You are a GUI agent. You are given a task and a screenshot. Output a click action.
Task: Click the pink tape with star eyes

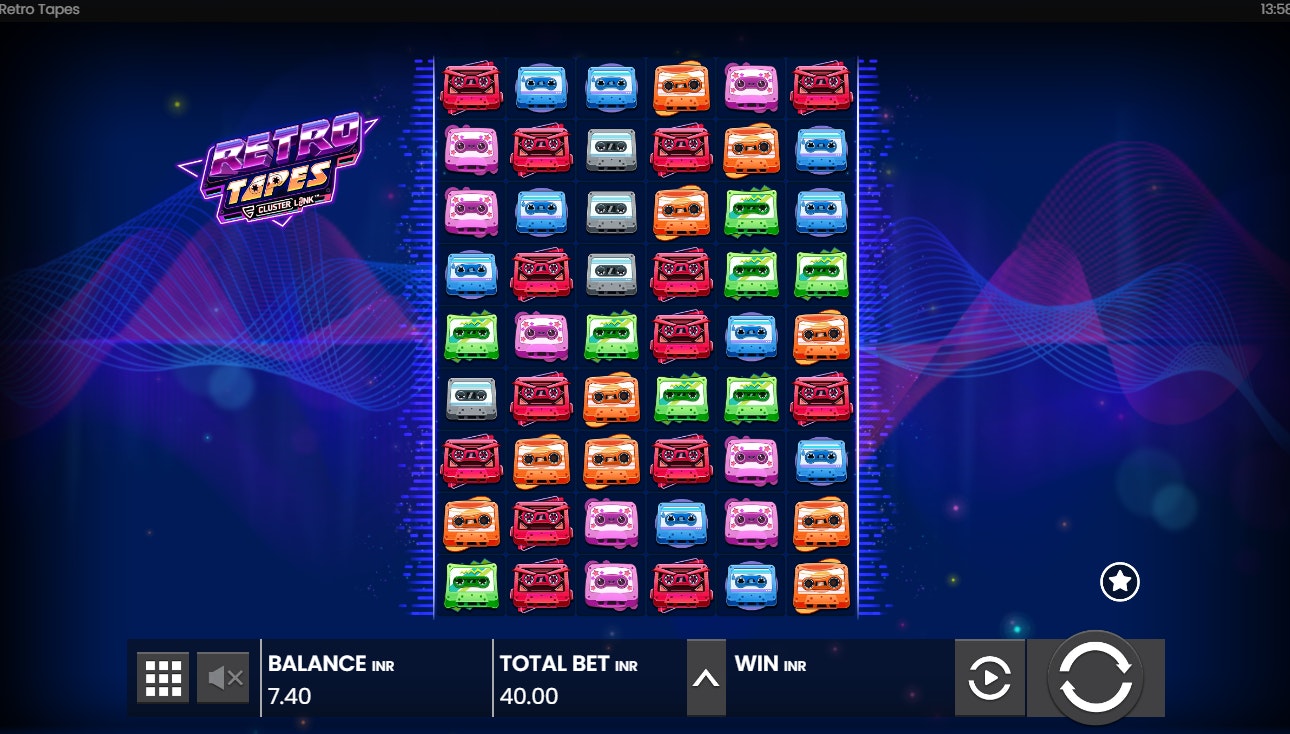751,85
